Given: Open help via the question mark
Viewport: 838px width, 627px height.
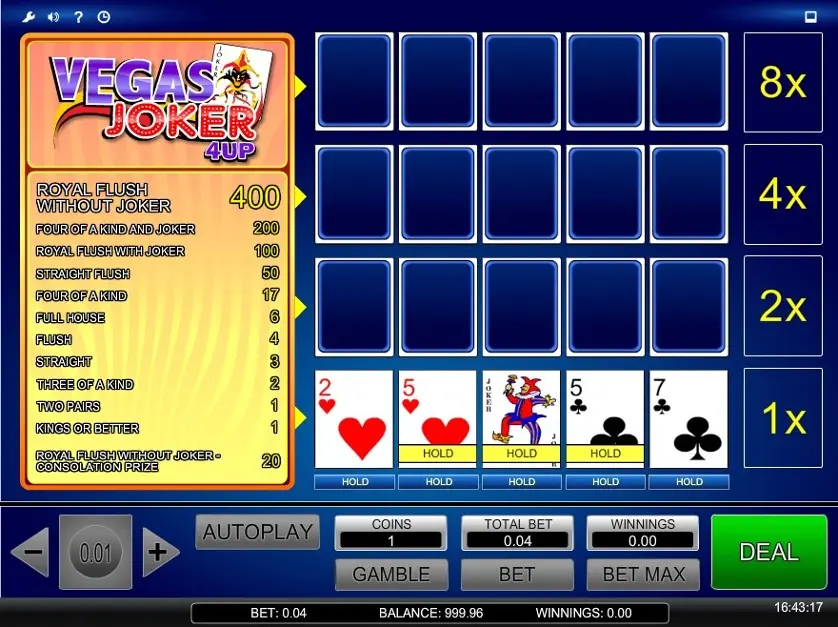Looking at the screenshot, I should tap(78, 16).
